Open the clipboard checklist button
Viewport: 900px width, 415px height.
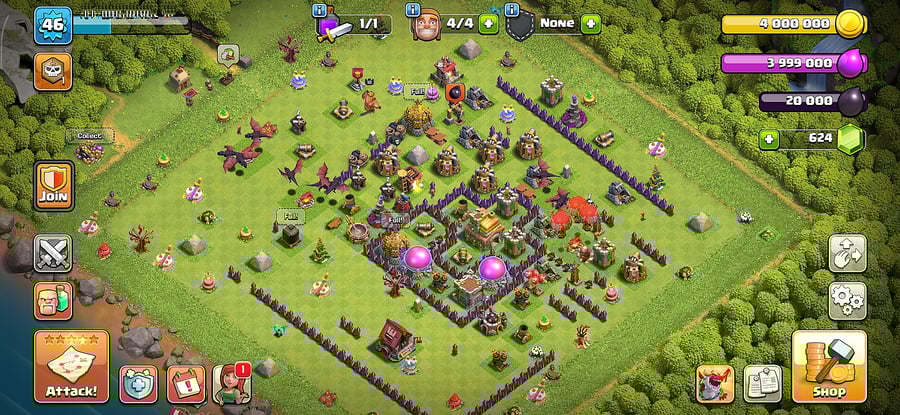(762, 384)
